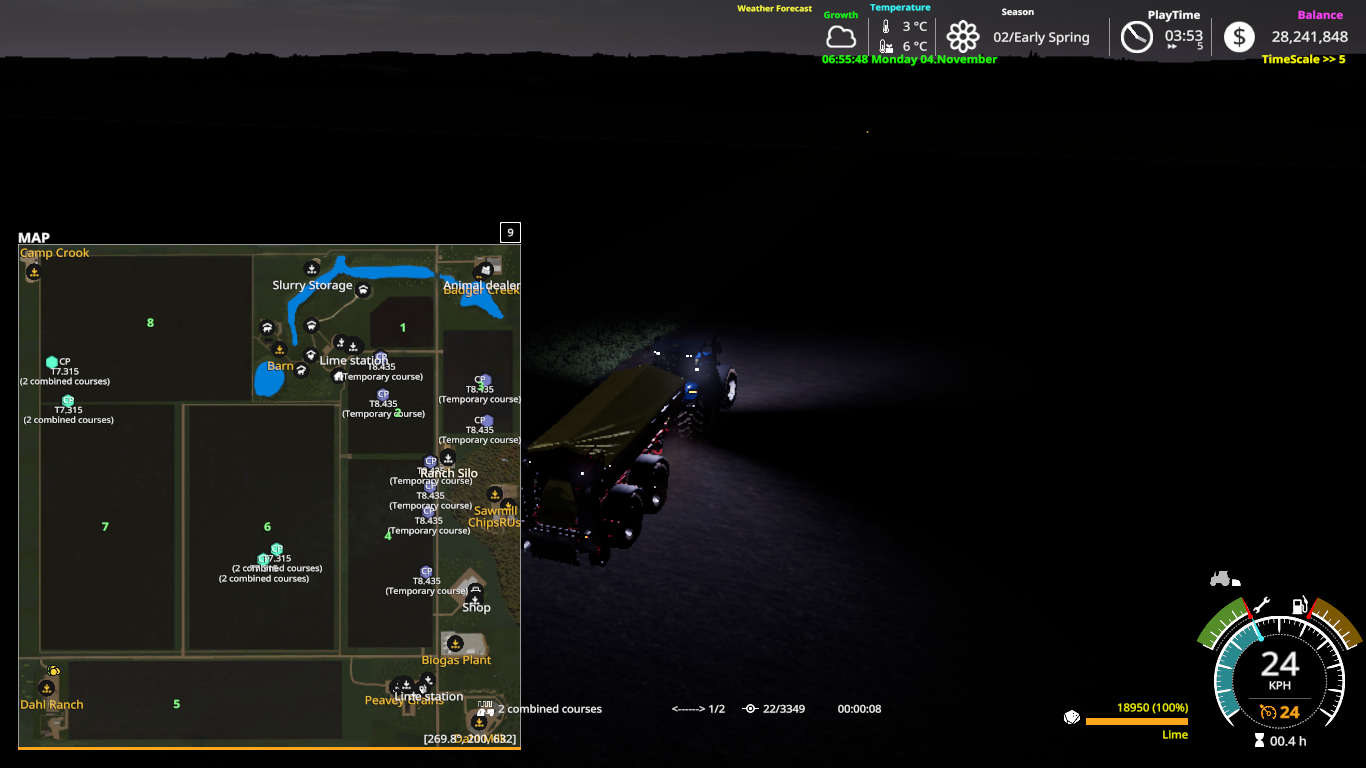Select the season flower icon in the top bar

coord(963,37)
